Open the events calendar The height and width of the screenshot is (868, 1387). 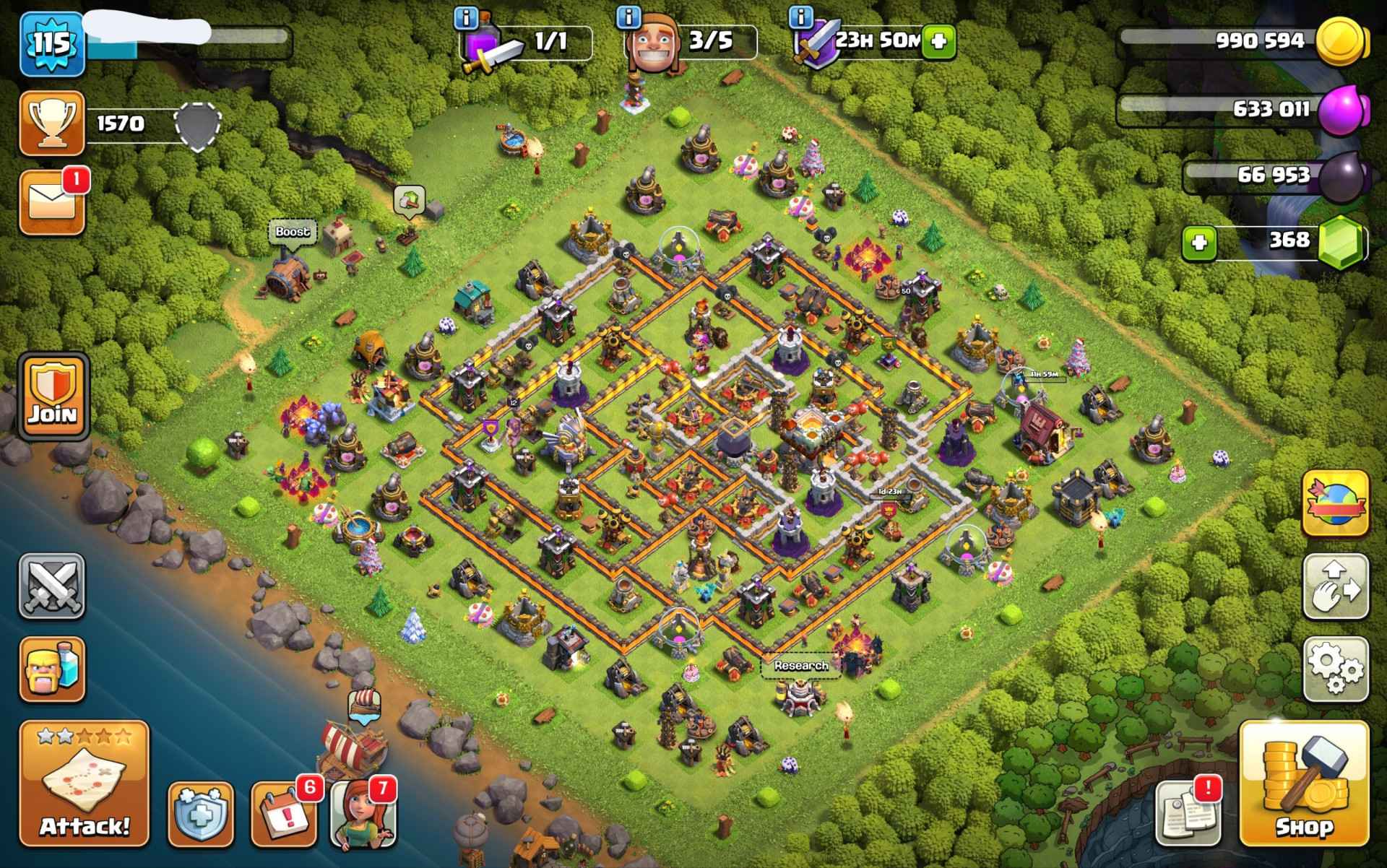point(284,814)
